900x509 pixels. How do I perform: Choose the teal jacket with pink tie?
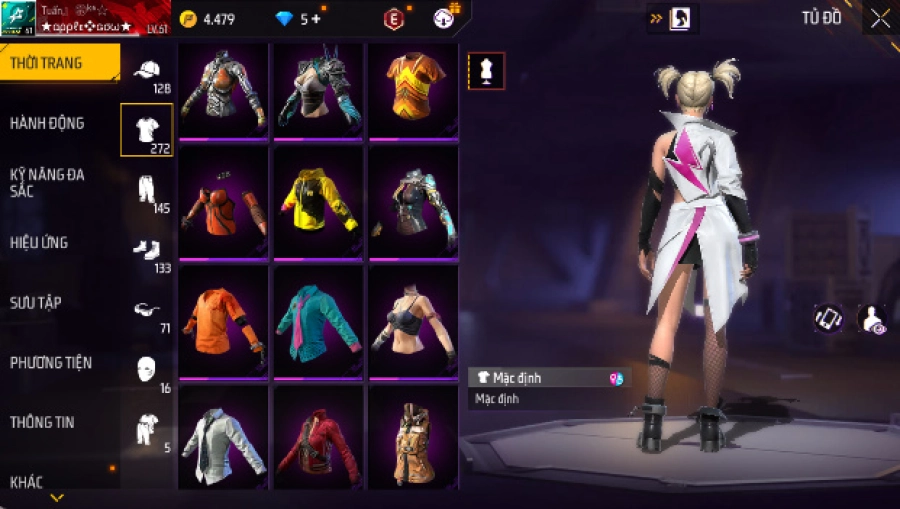319,320
